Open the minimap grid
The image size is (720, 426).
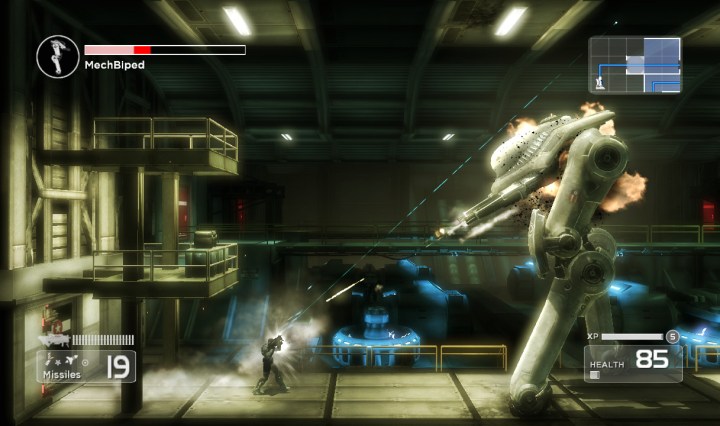(634, 65)
